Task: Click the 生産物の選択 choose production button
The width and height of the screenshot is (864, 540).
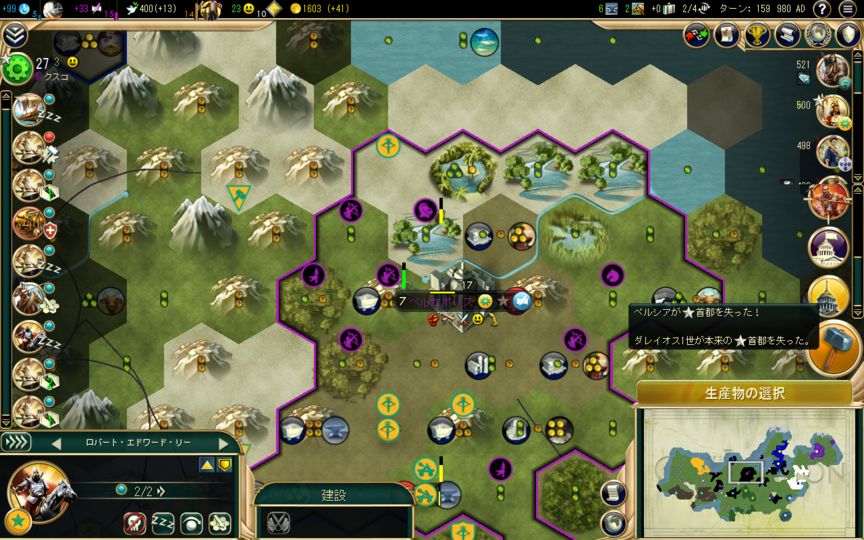Action: 744,393
